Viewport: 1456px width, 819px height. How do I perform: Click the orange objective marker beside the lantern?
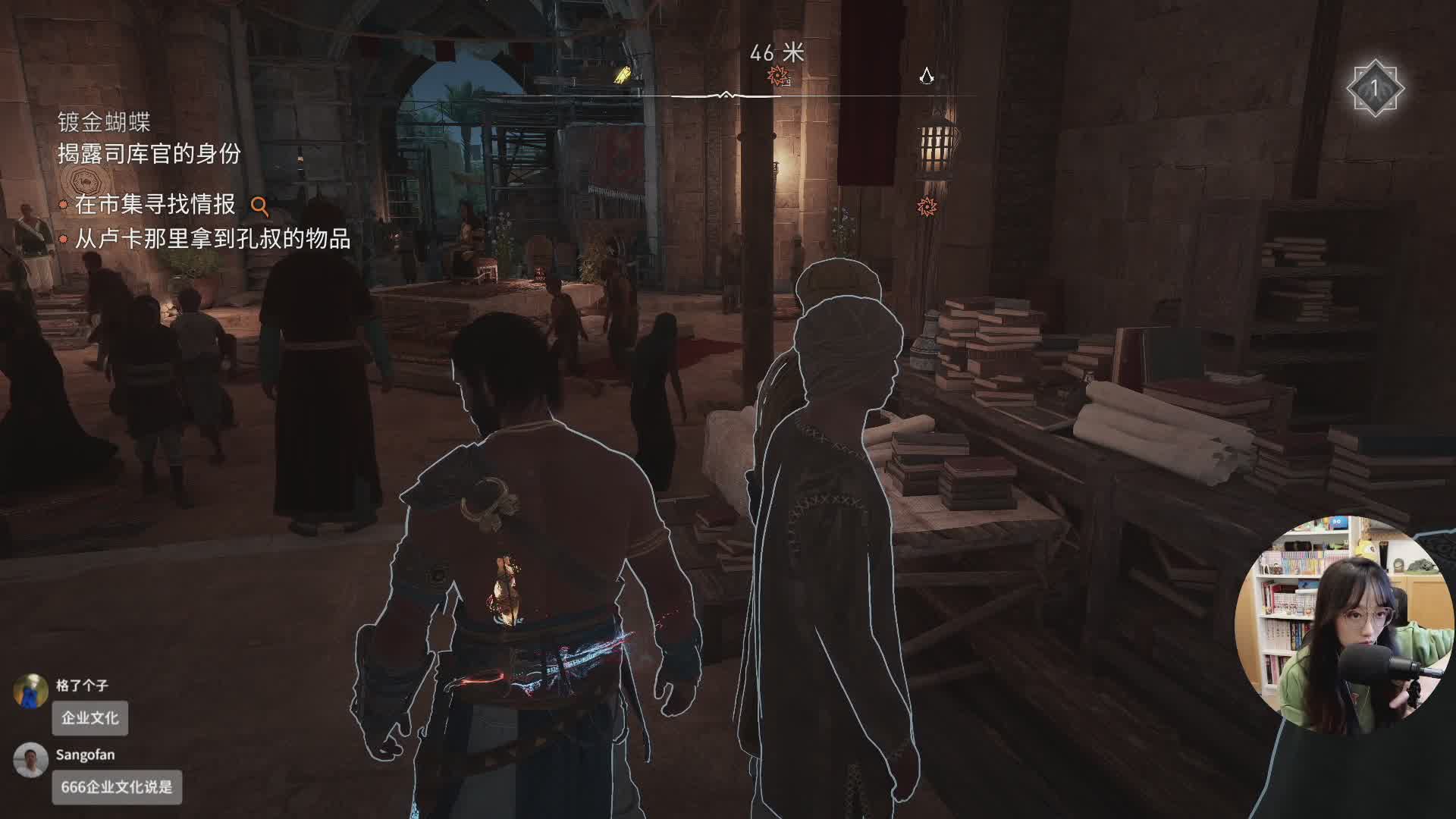pyautogui.click(x=926, y=206)
